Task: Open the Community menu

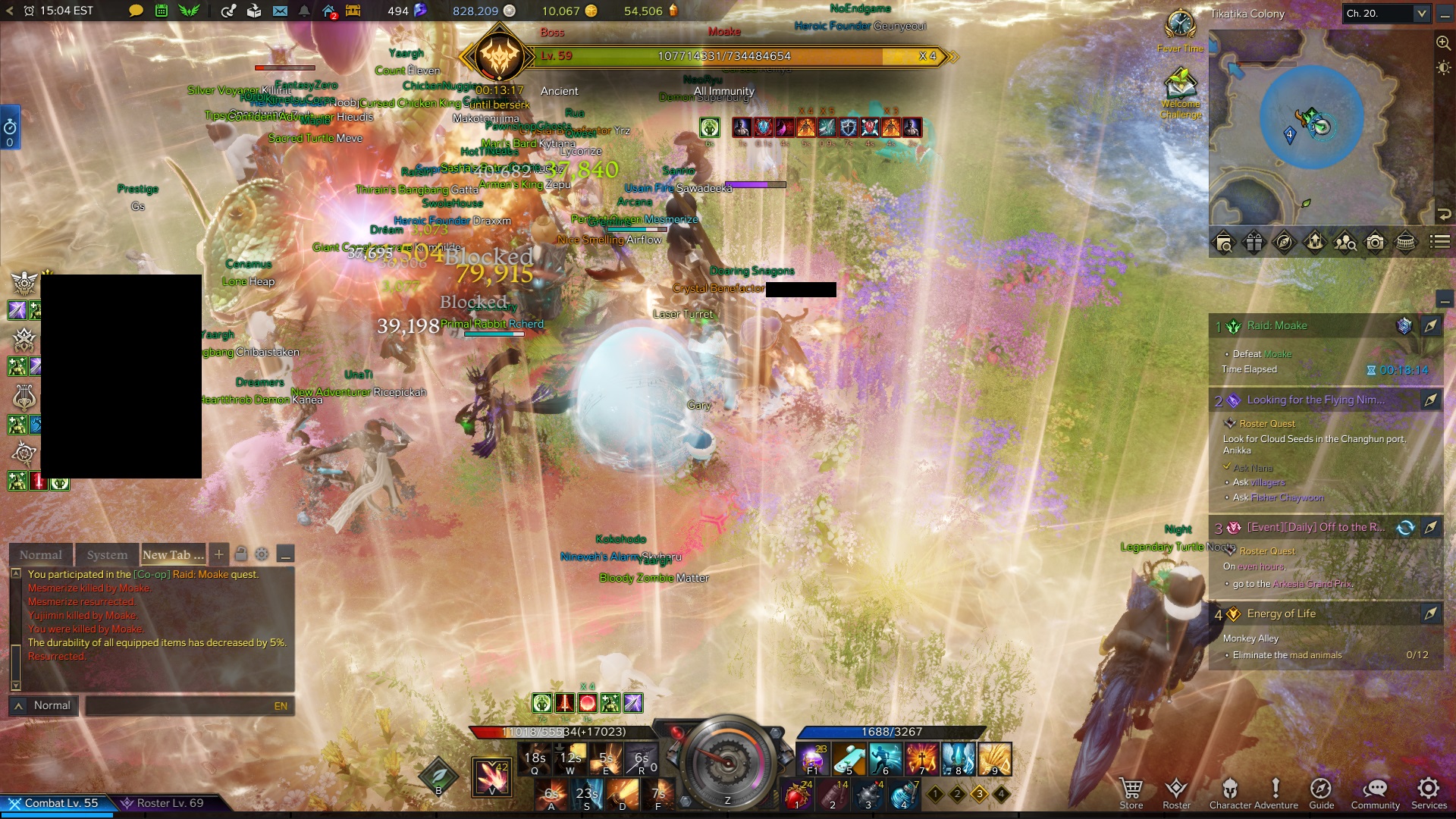Action: 1375,793
